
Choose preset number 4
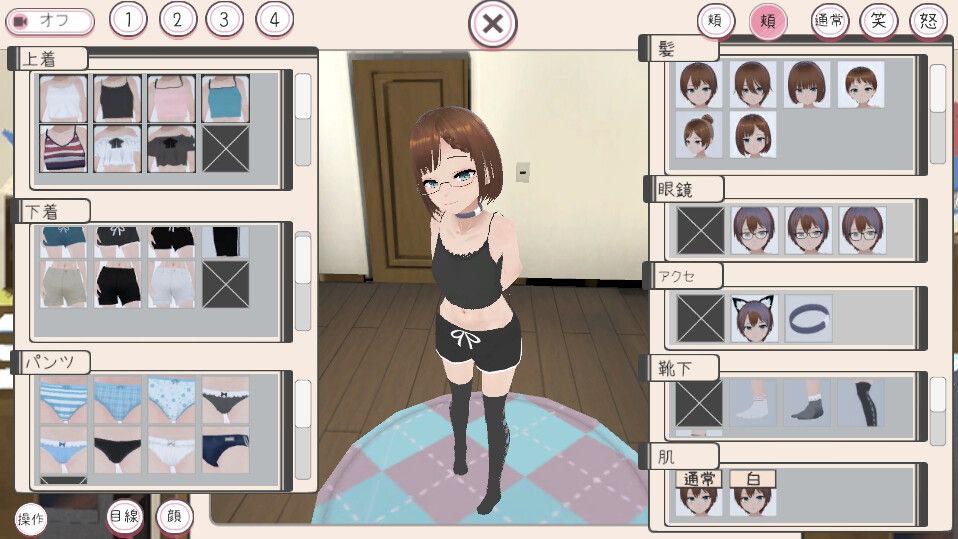(274, 19)
